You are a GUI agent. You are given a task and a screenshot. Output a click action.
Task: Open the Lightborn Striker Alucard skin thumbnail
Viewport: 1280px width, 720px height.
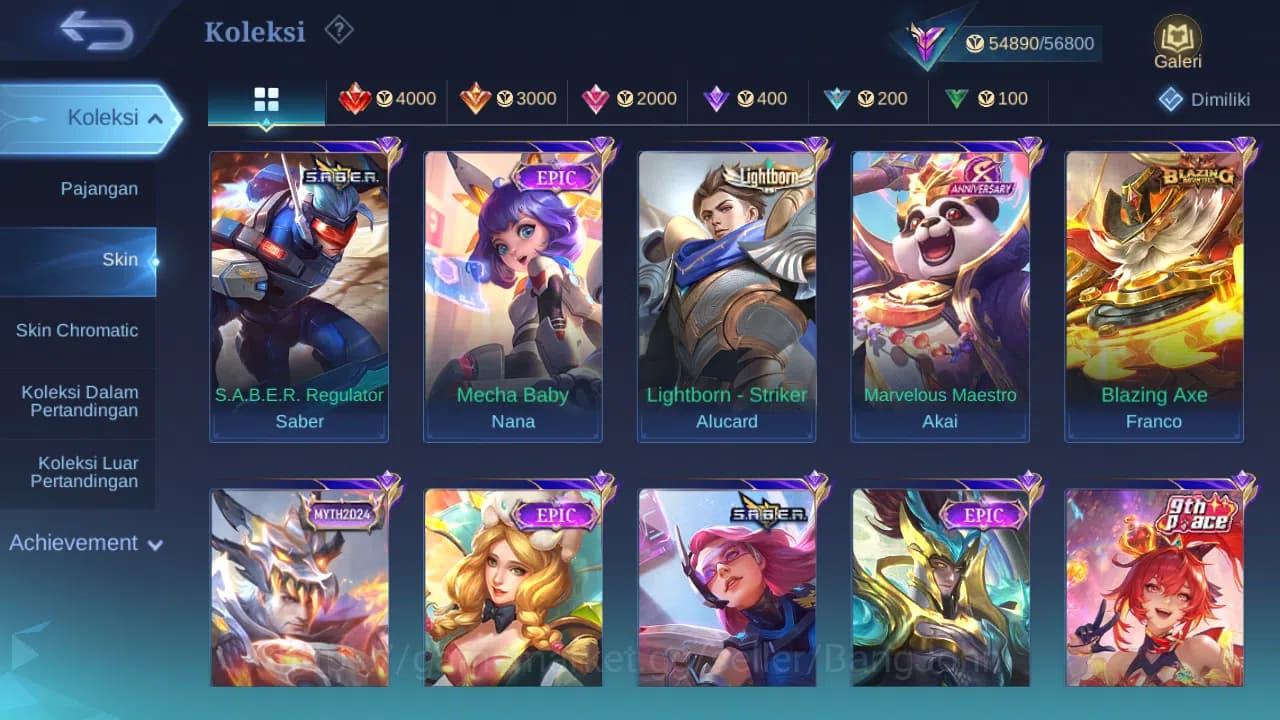click(x=727, y=290)
